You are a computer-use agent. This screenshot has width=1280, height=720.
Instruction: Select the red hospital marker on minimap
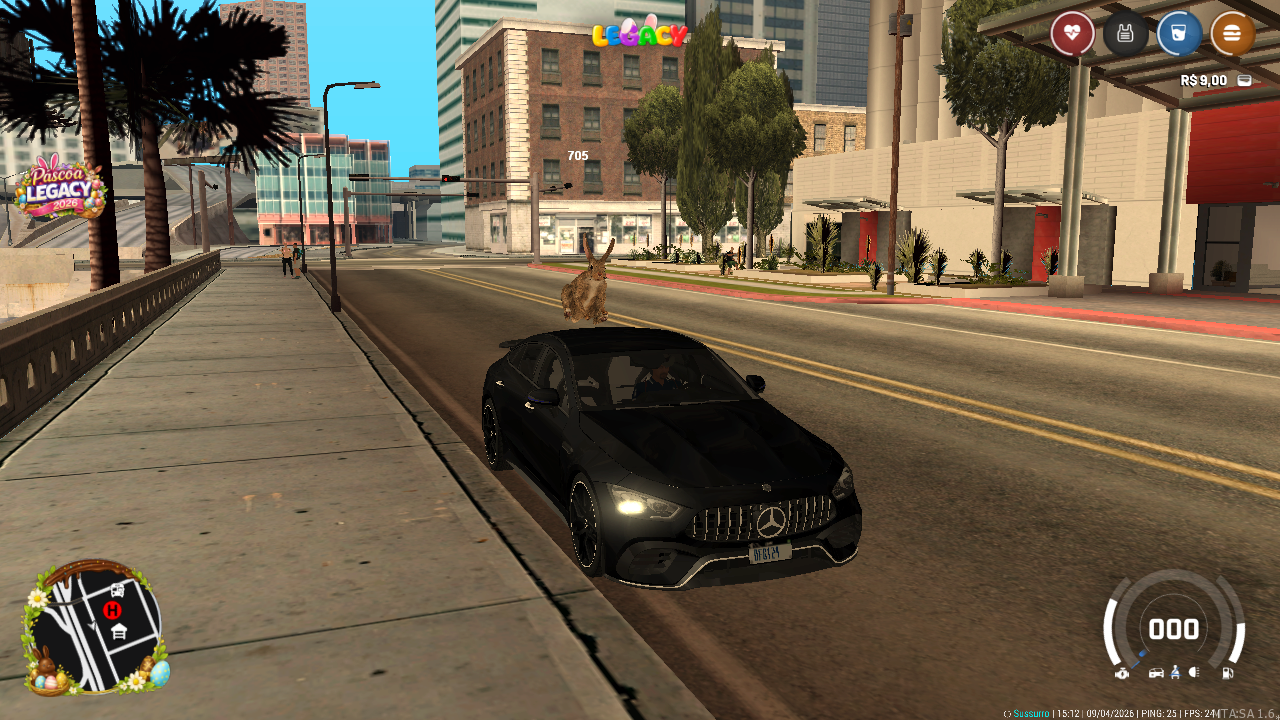pos(112,610)
